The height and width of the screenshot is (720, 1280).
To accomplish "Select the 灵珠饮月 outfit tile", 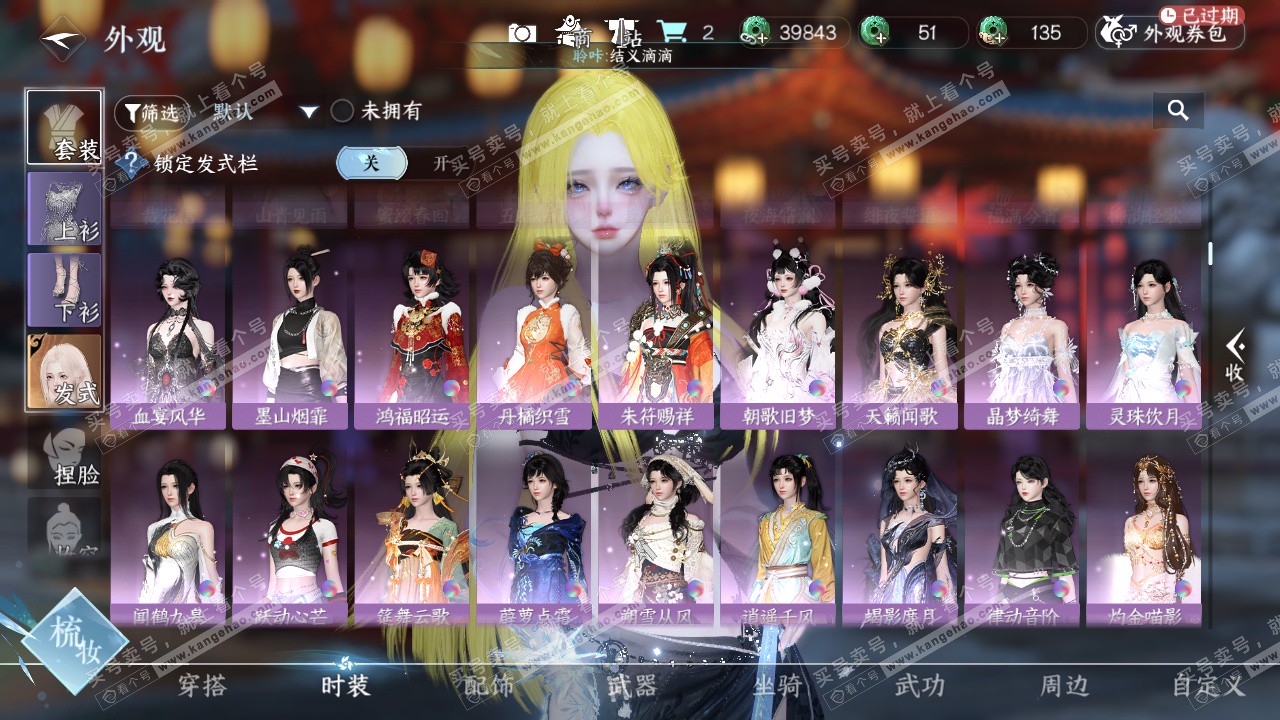I will 1143,334.
